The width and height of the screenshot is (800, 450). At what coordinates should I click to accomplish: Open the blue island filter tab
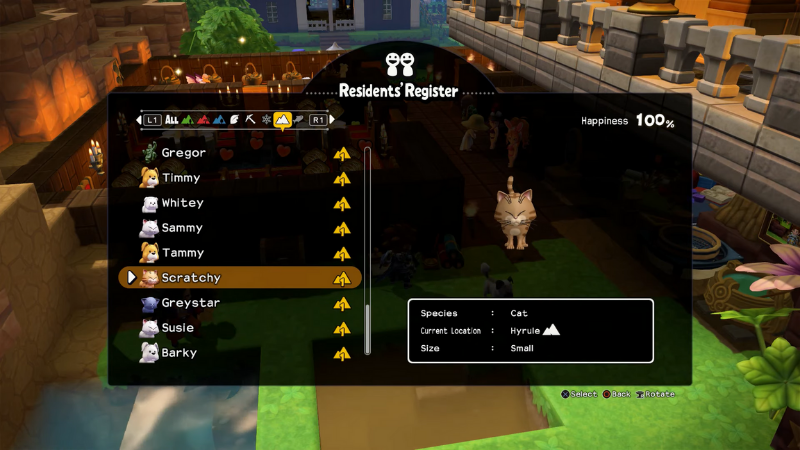pos(218,120)
